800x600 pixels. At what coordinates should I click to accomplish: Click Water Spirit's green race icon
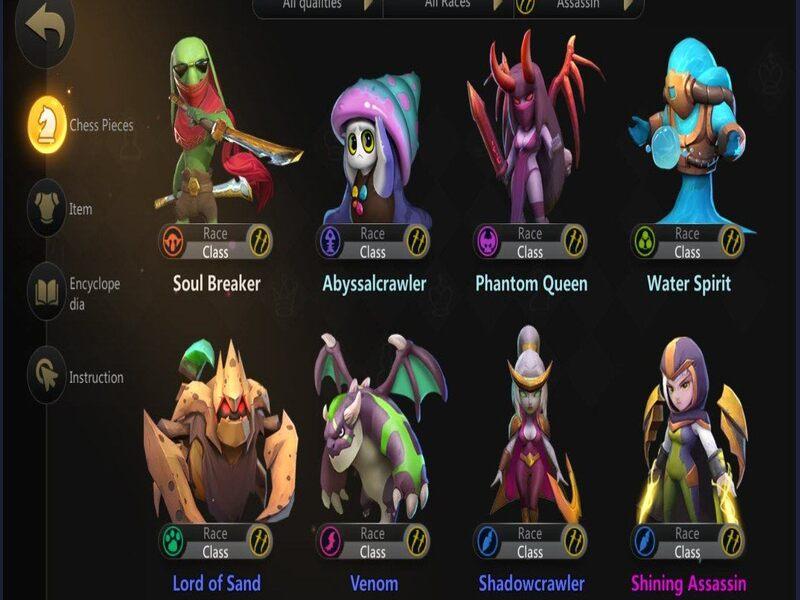coord(645,242)
